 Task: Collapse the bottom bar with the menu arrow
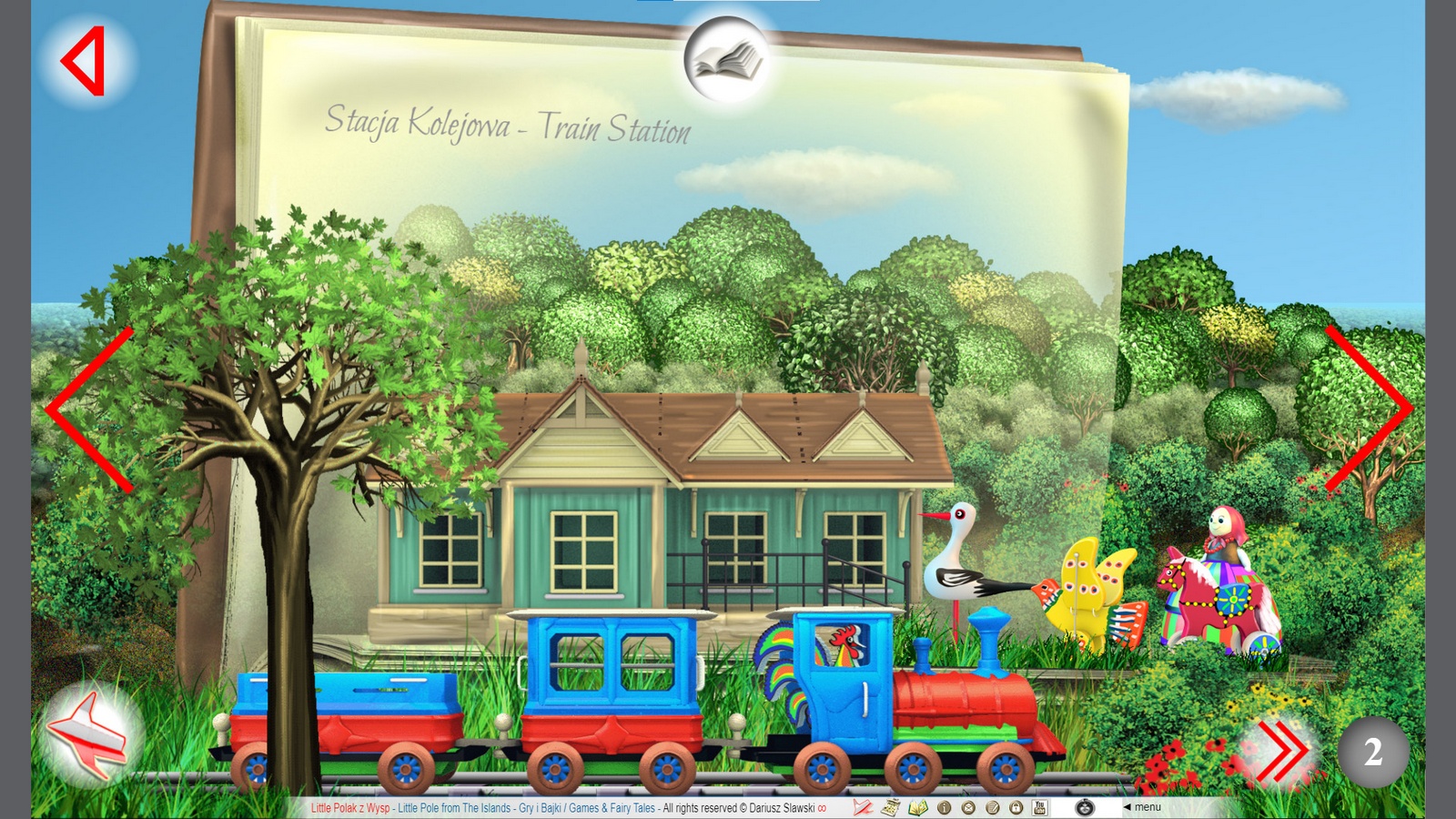pyautogui.click(x=1127, y=807)
